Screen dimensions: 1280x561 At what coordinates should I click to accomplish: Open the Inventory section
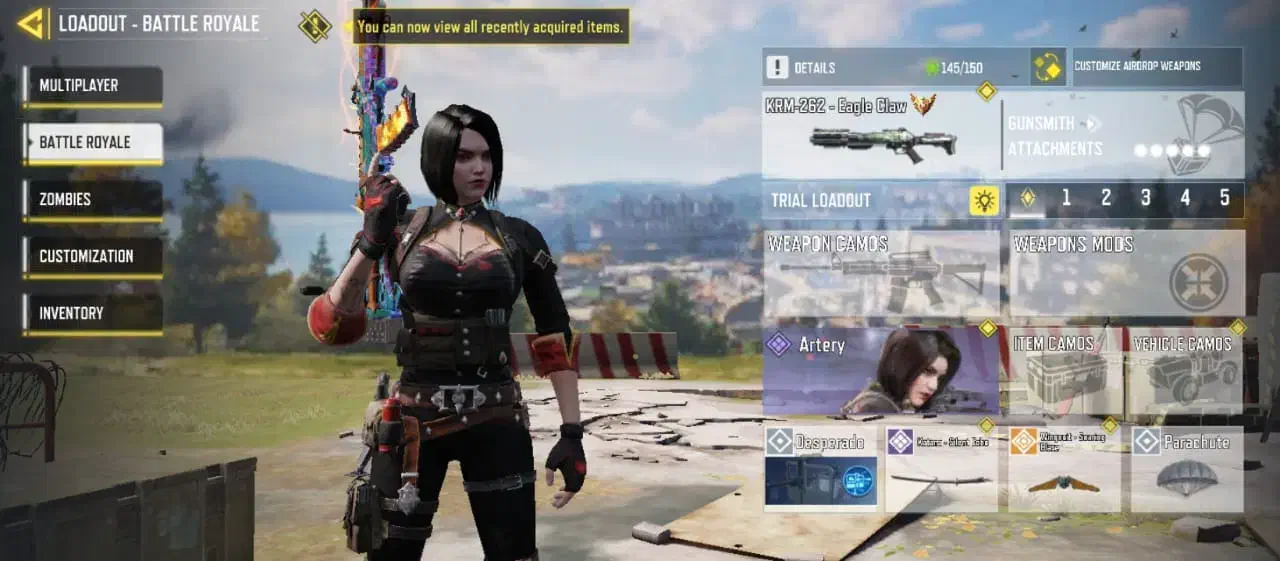(x=94, y=314)
